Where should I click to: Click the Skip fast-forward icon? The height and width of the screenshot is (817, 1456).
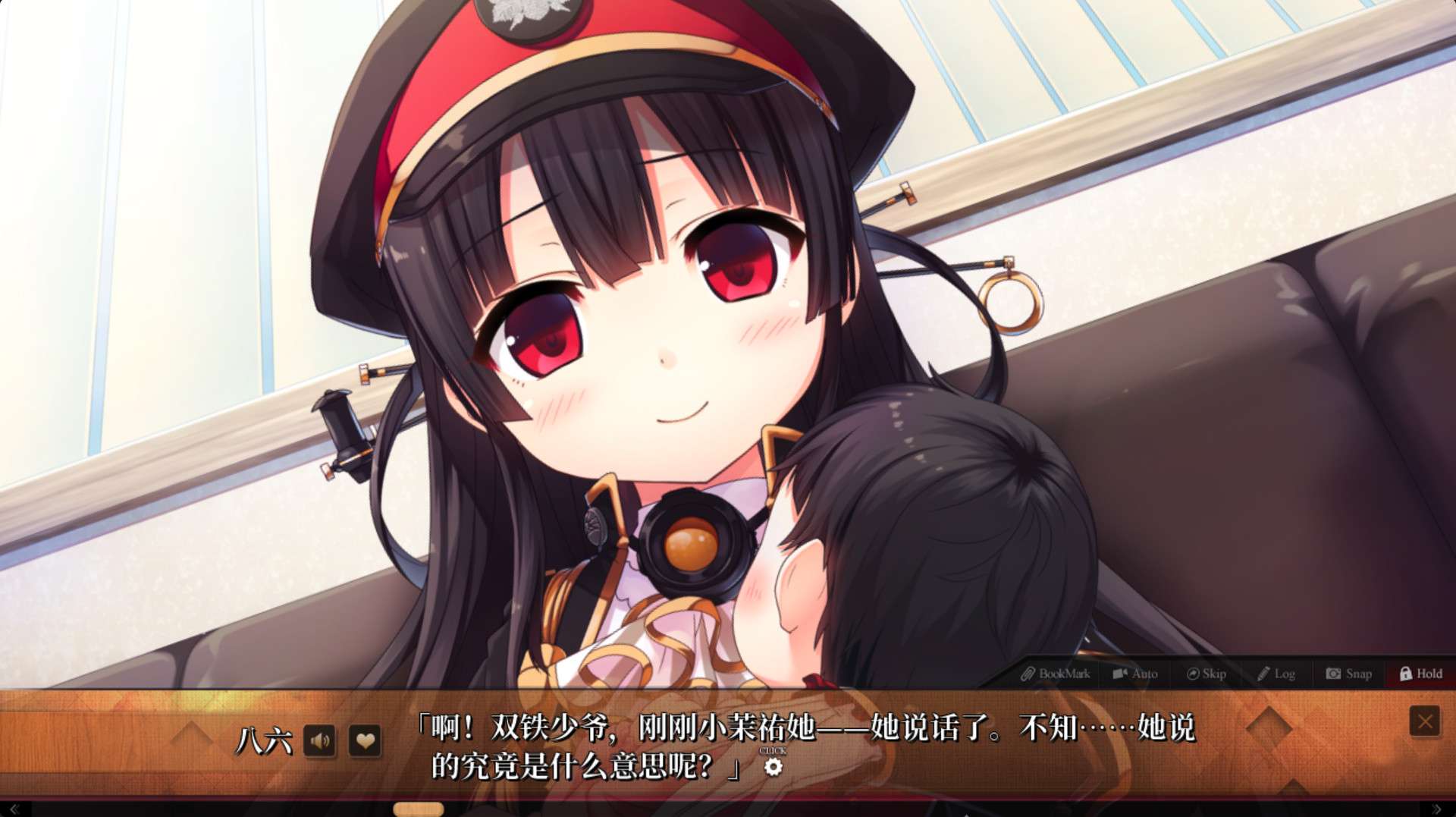(1192, 674)
